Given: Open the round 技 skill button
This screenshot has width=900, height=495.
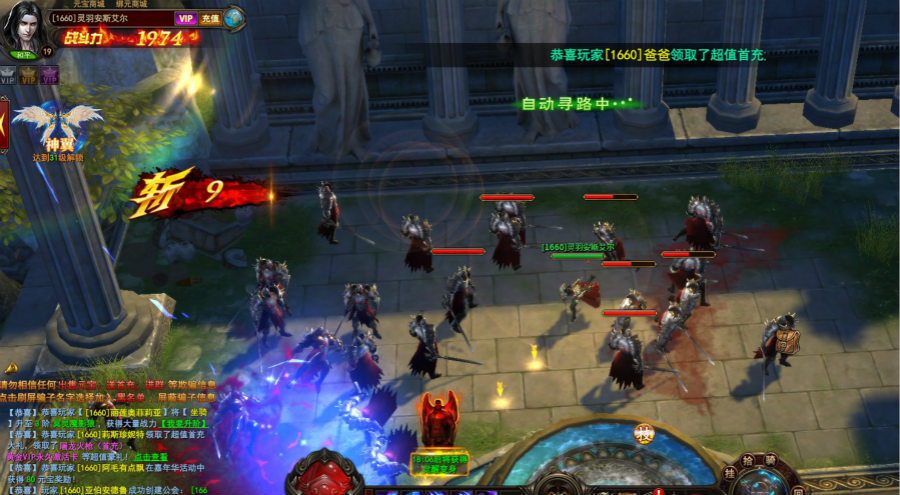Looking at the screenshot, I should point(644,434).
